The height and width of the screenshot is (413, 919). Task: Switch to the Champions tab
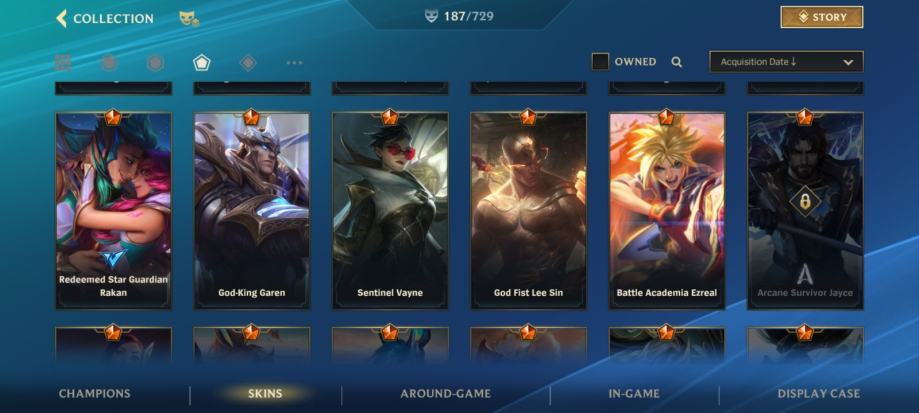click(x=95, y=394)
